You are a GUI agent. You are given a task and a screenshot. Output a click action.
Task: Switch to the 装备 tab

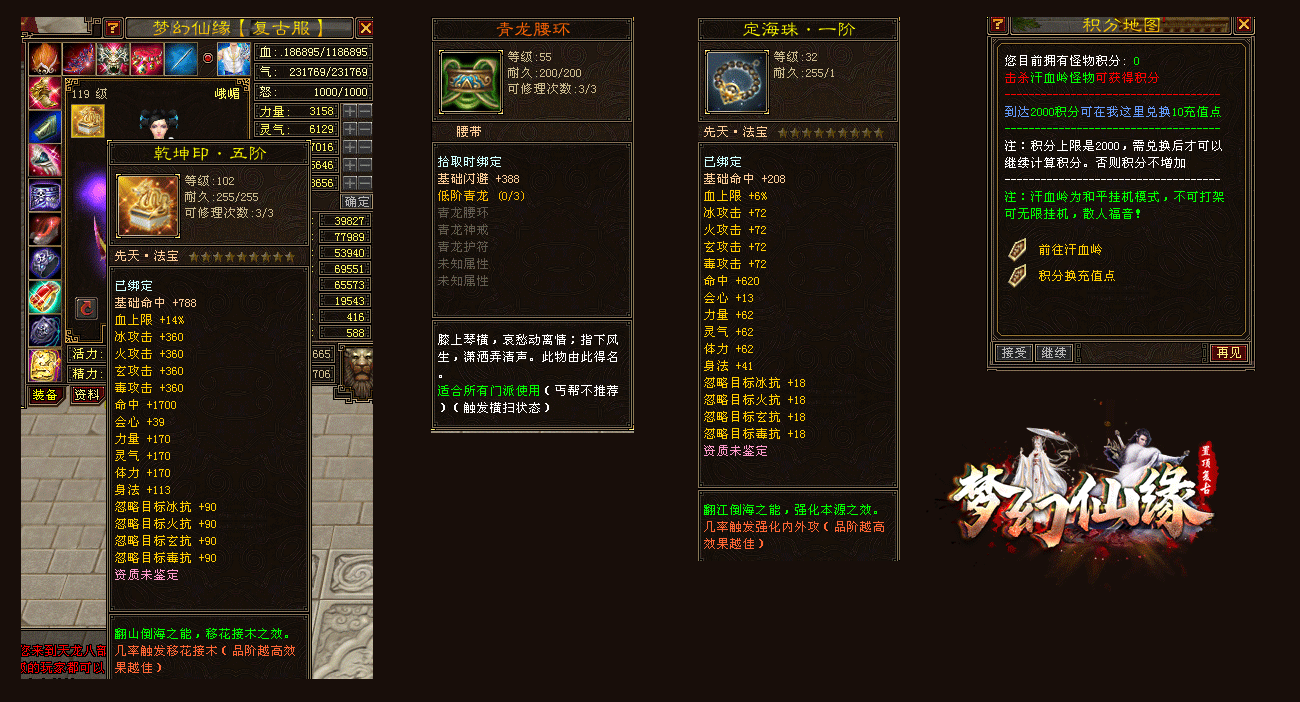tap(43, 395)
